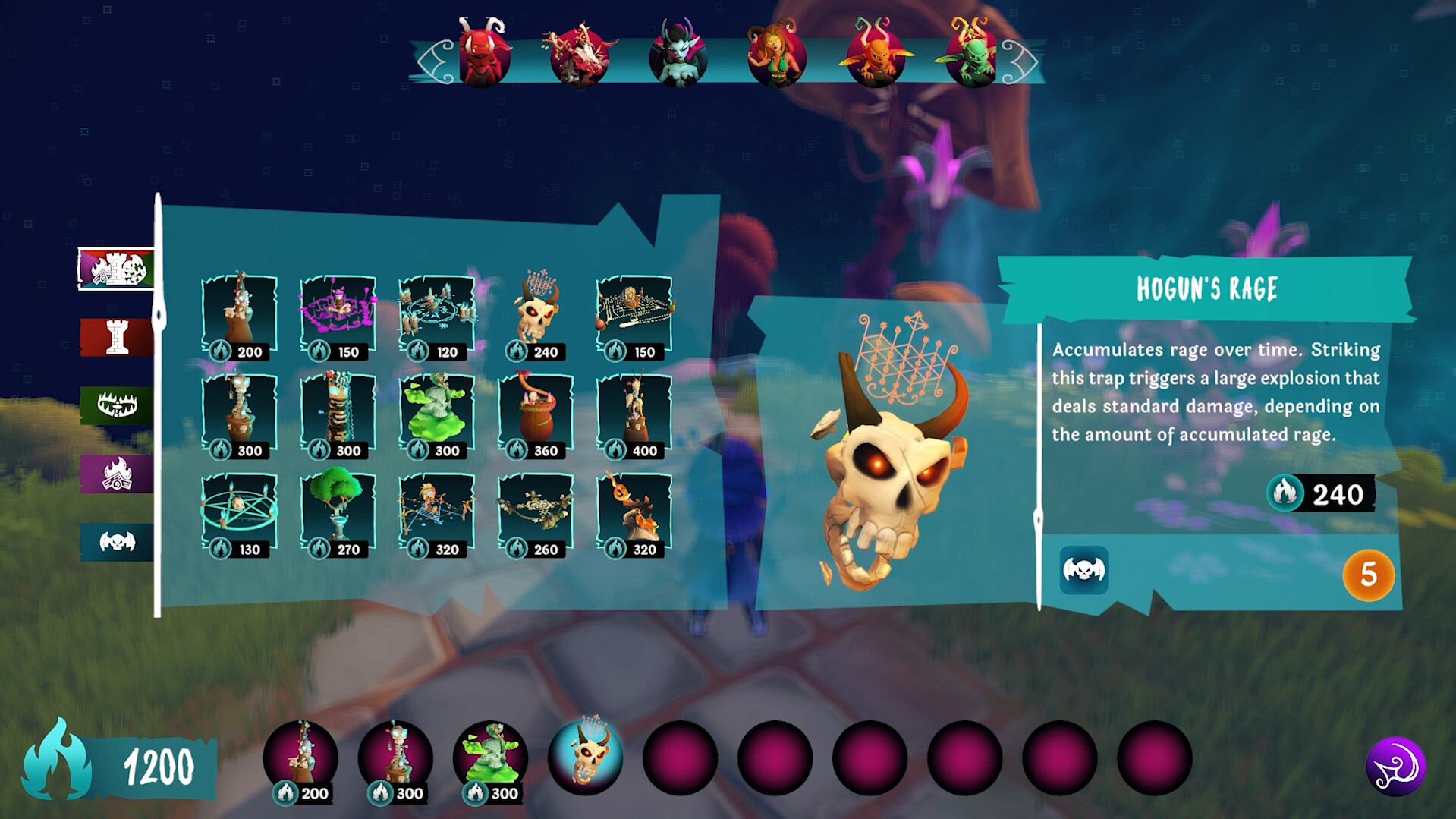Viewport: 1456px width, 819px height.
Task: Click the winged skull icon in Hogun's Rage panel
Action: tap(1083, 572)
